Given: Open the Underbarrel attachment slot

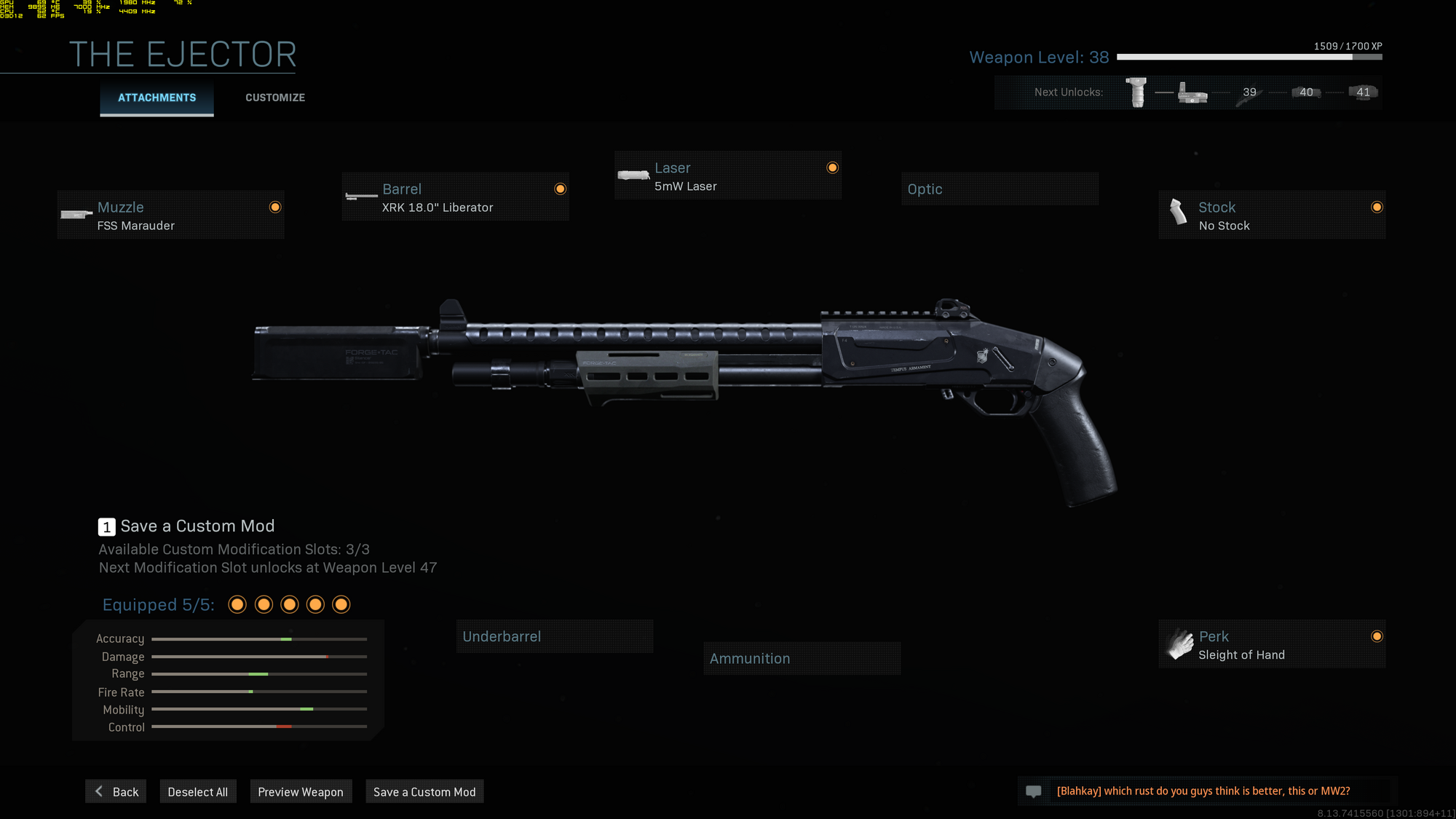Looking at the screenshot, I should pos(554,636).
